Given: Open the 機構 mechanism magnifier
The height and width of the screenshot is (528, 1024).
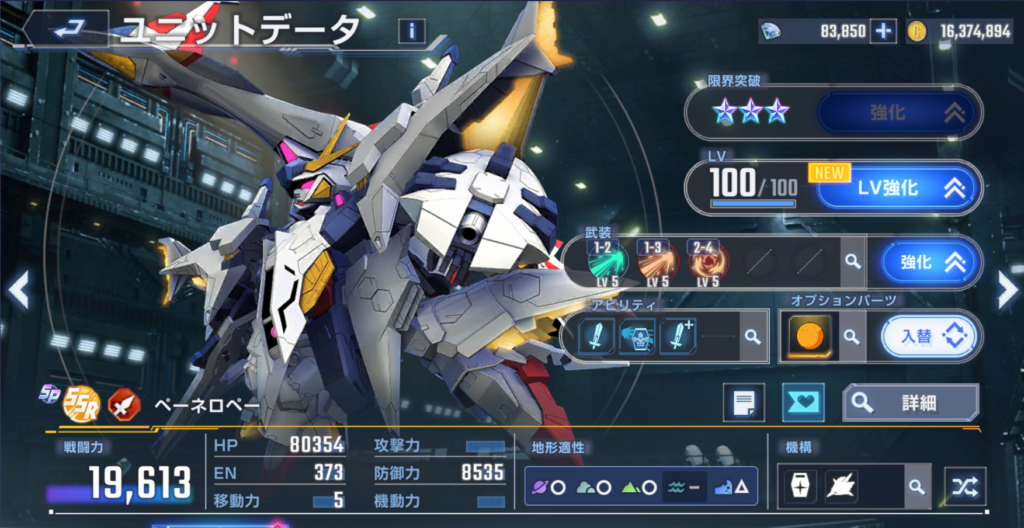Looking at the screenshot, I should pos(915,487).
